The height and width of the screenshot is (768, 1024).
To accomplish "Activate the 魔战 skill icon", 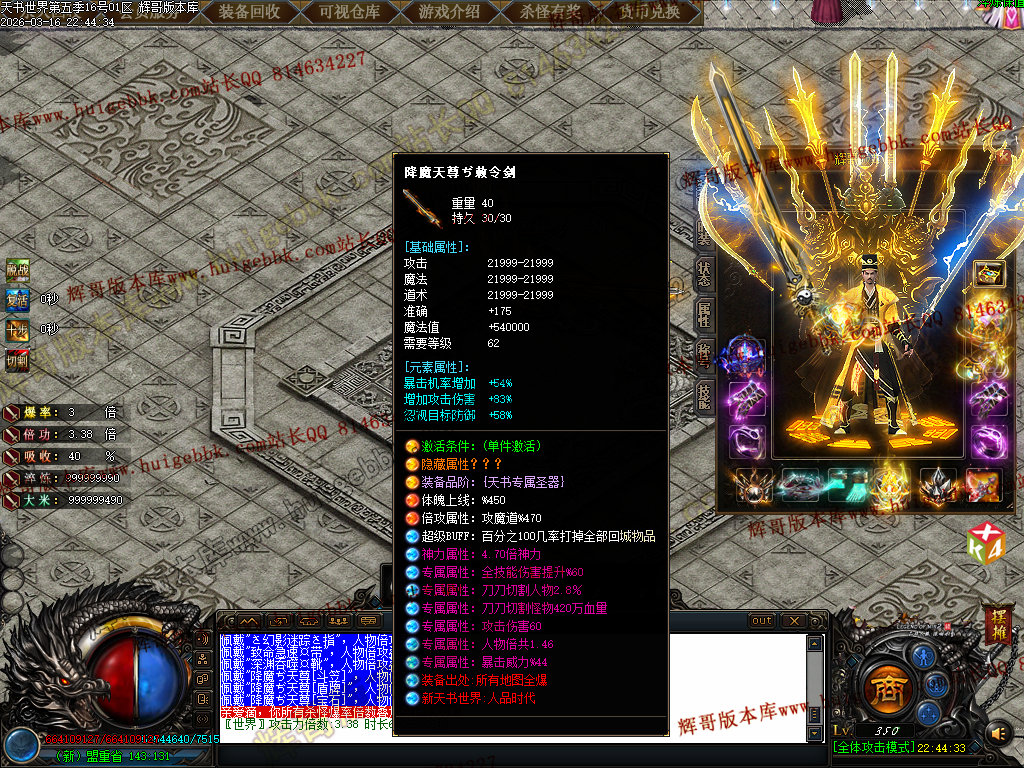I will click(18, 269).
